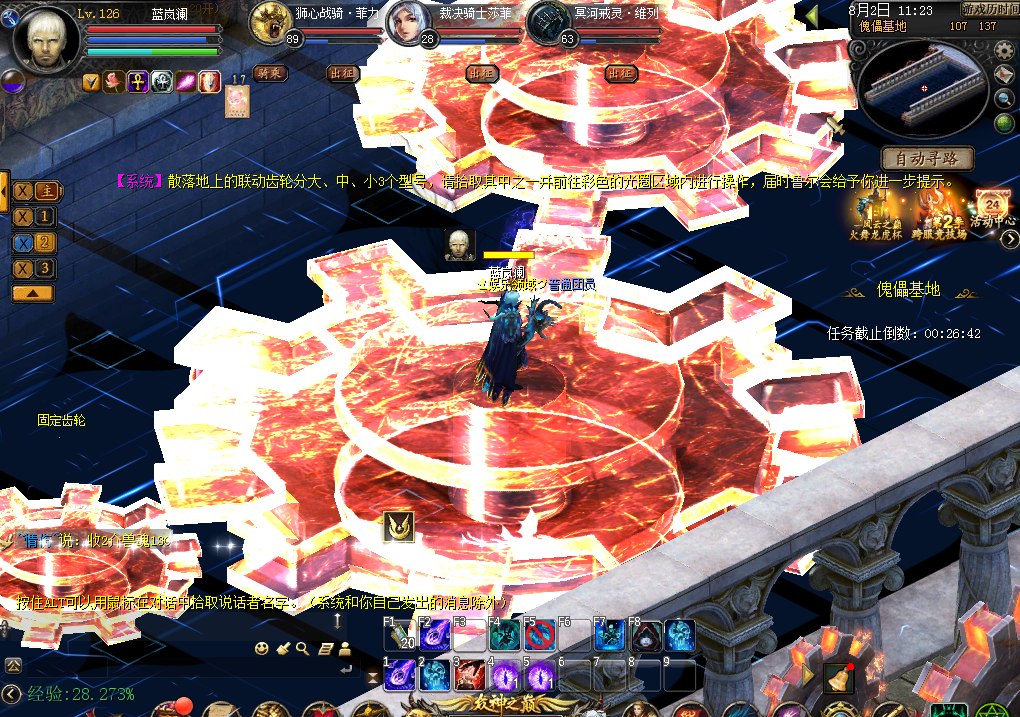
Task: Open the green globe world map icon
Action: click(1005, 123)
